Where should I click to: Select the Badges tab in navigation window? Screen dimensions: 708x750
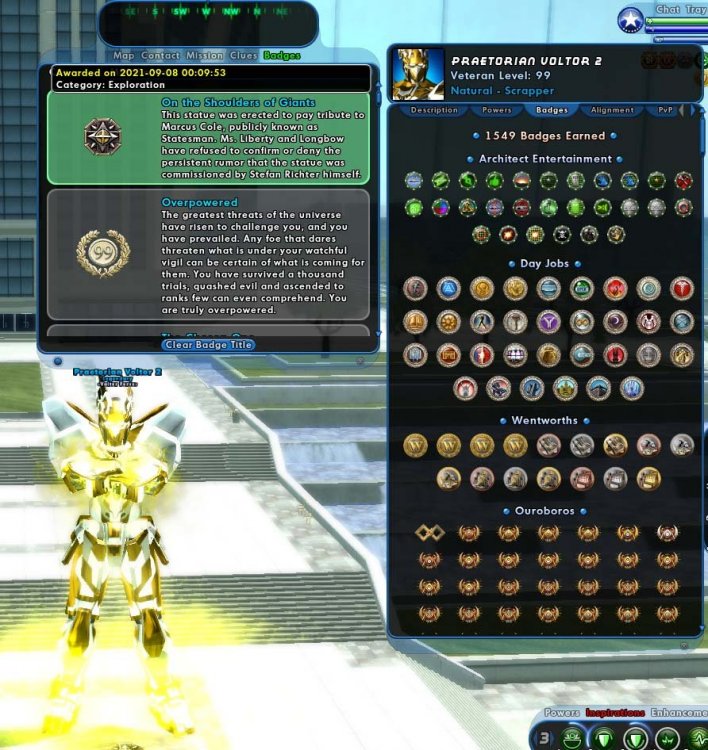[281, 56]
